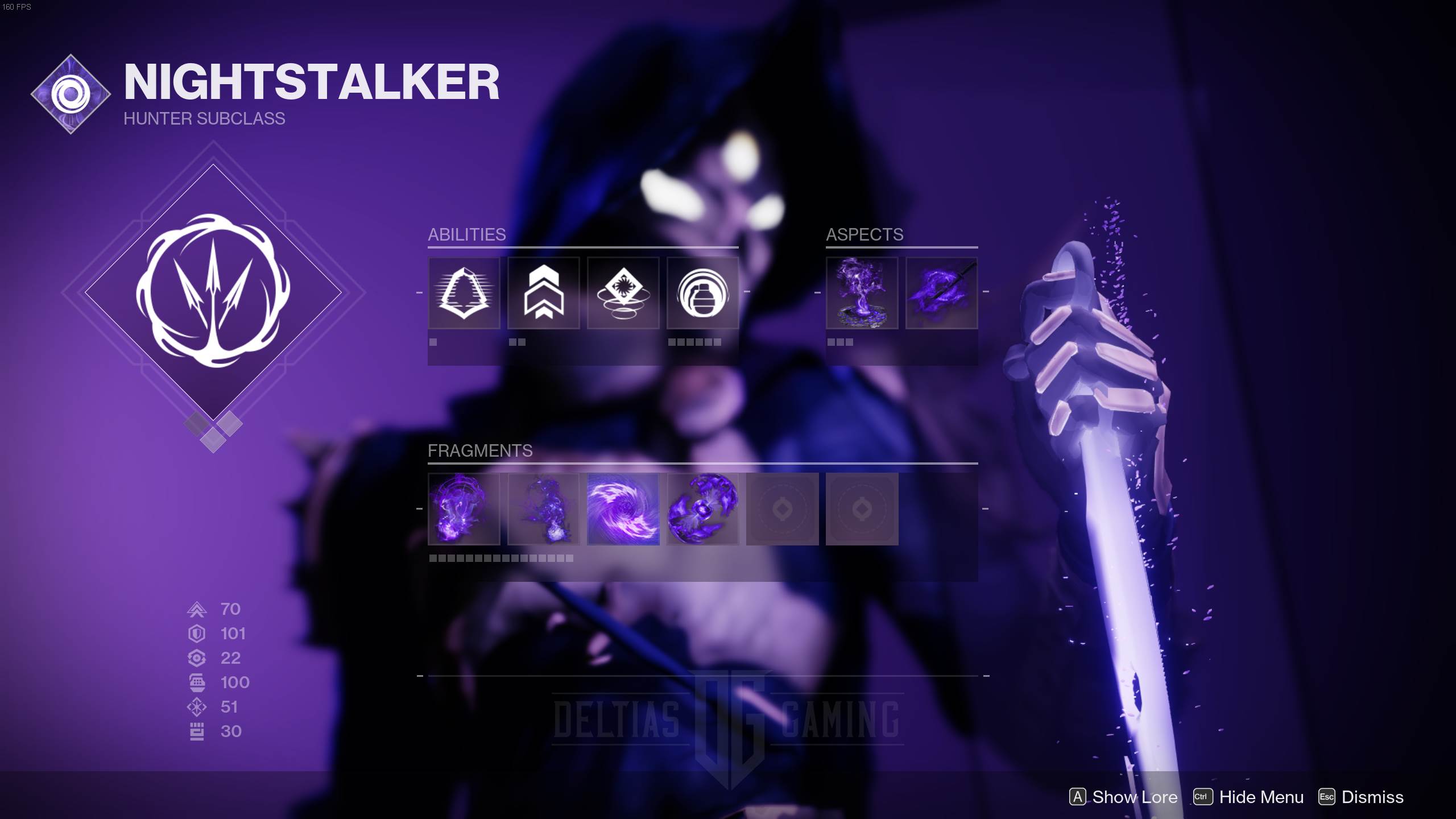Viewport: 1456px width, 819px height.
Task: Open the hood-shaped class ability slot
Action: click(464, 293)
